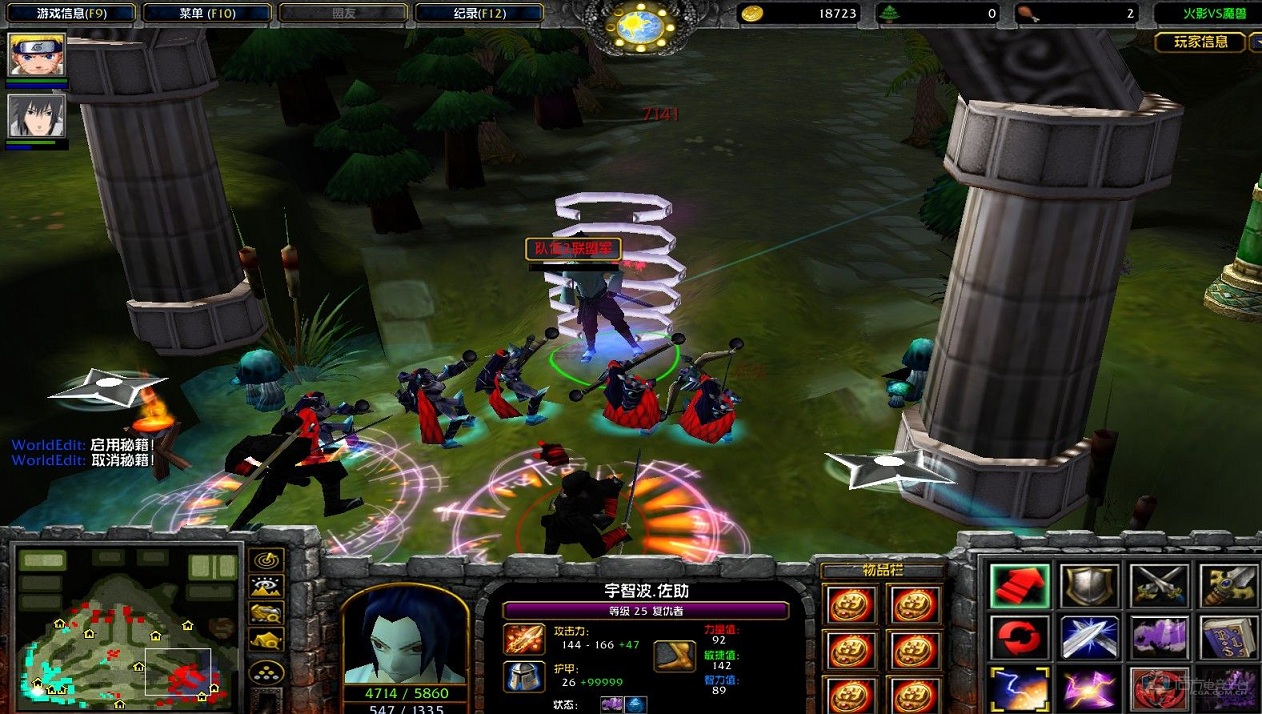Toggle the minimap terrain display button
Screen dimensions: 1262x714
pyautogui.click(x=267, y=587)
